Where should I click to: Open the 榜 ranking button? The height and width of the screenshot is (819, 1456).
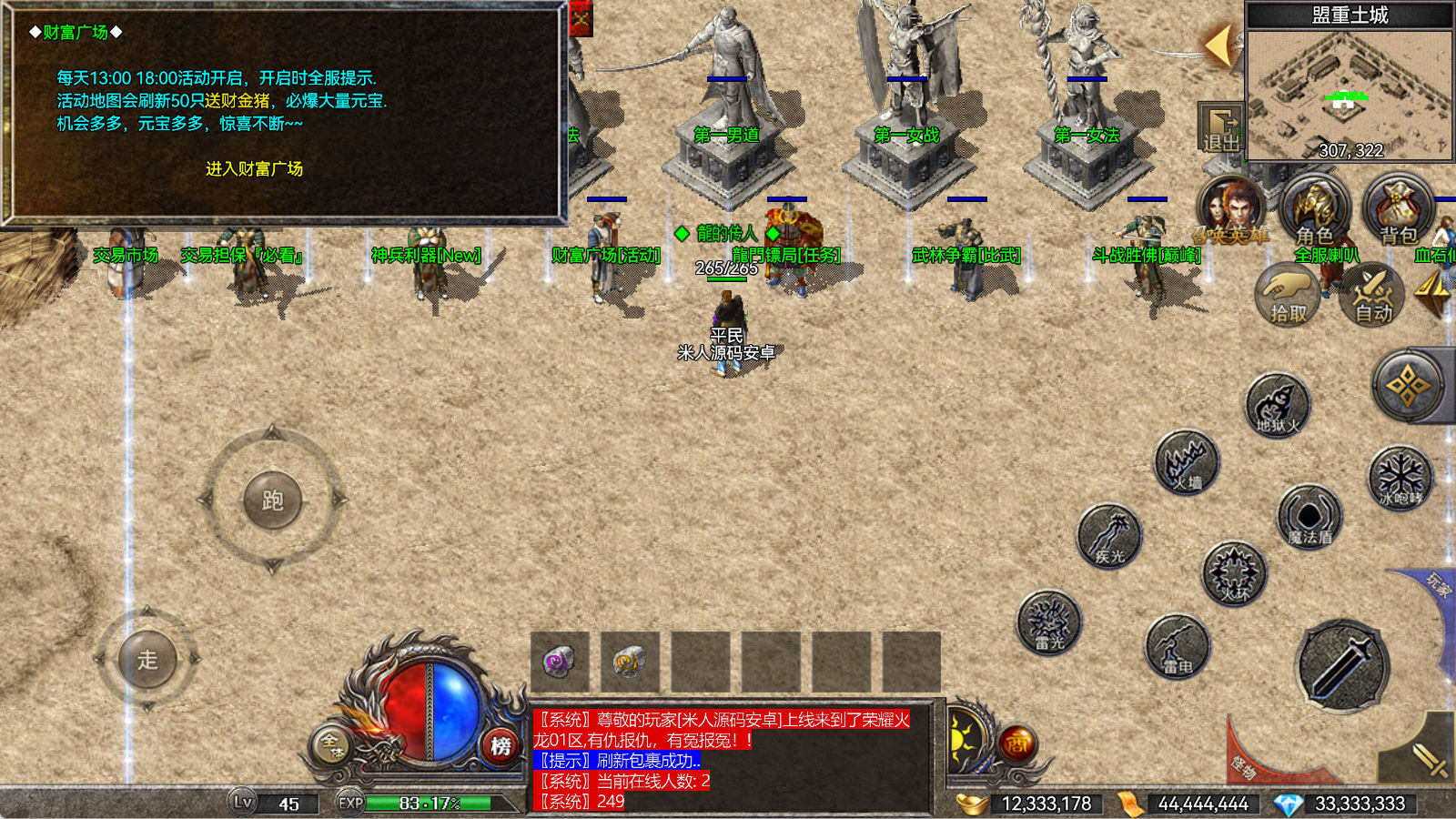point(500,746)
